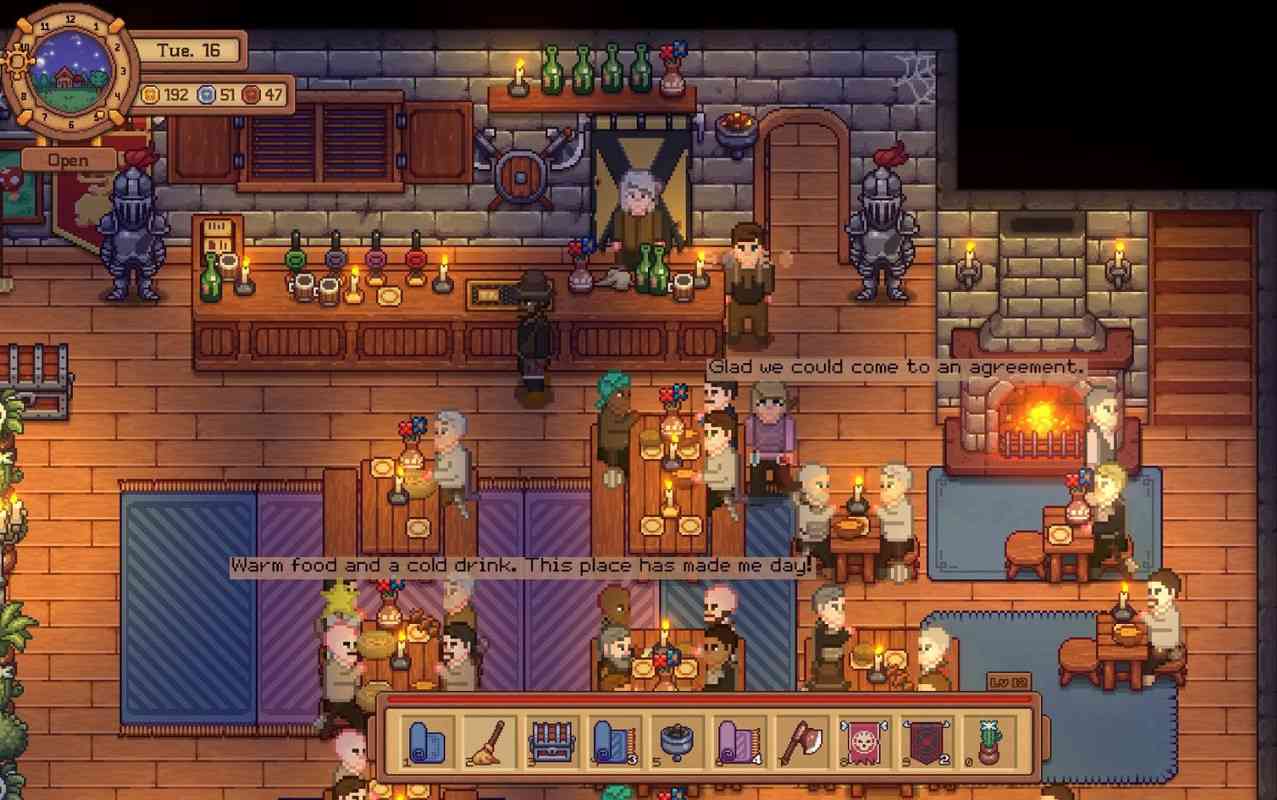Select the iron cauldron hotbar slot

point(676,741)
